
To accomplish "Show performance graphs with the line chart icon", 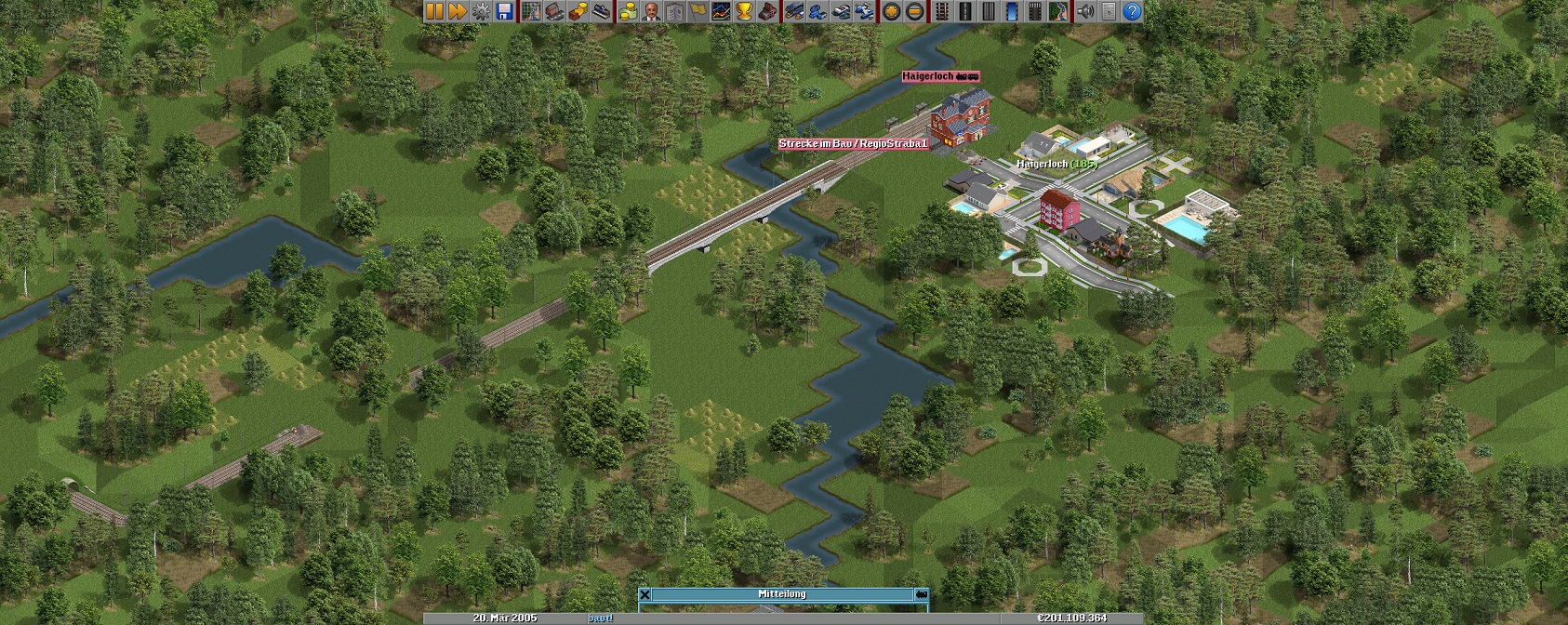I will pyautogui.click(x=721, y=11).
